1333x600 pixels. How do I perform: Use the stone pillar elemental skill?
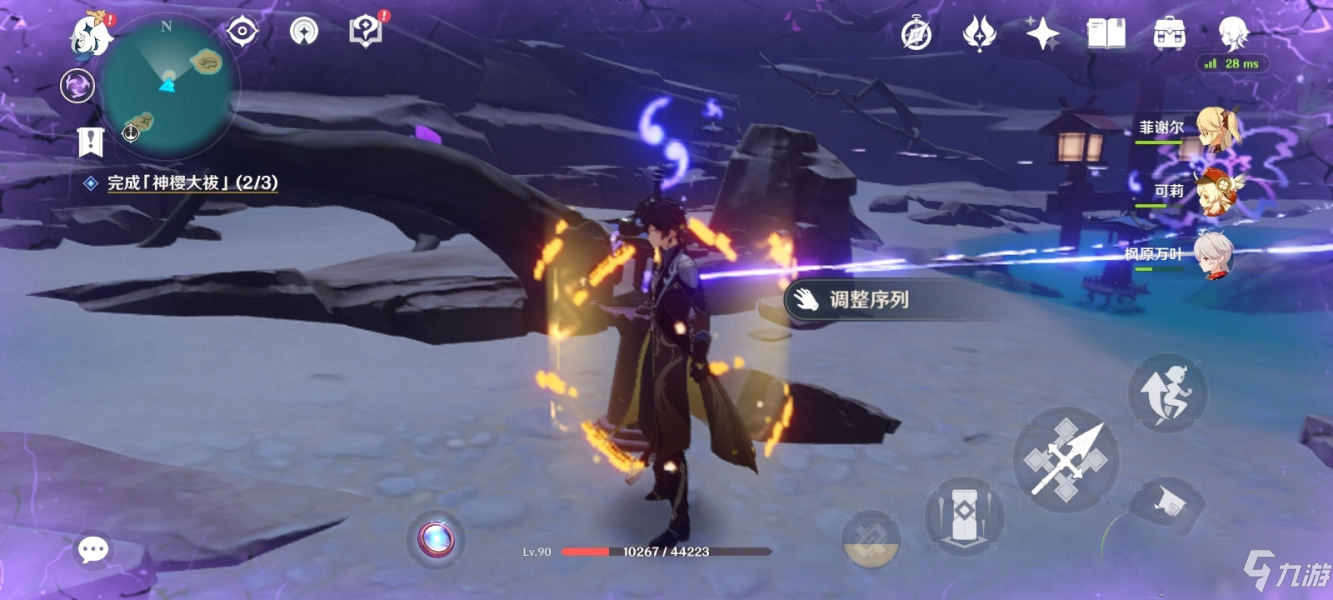(x=964, y=516)
